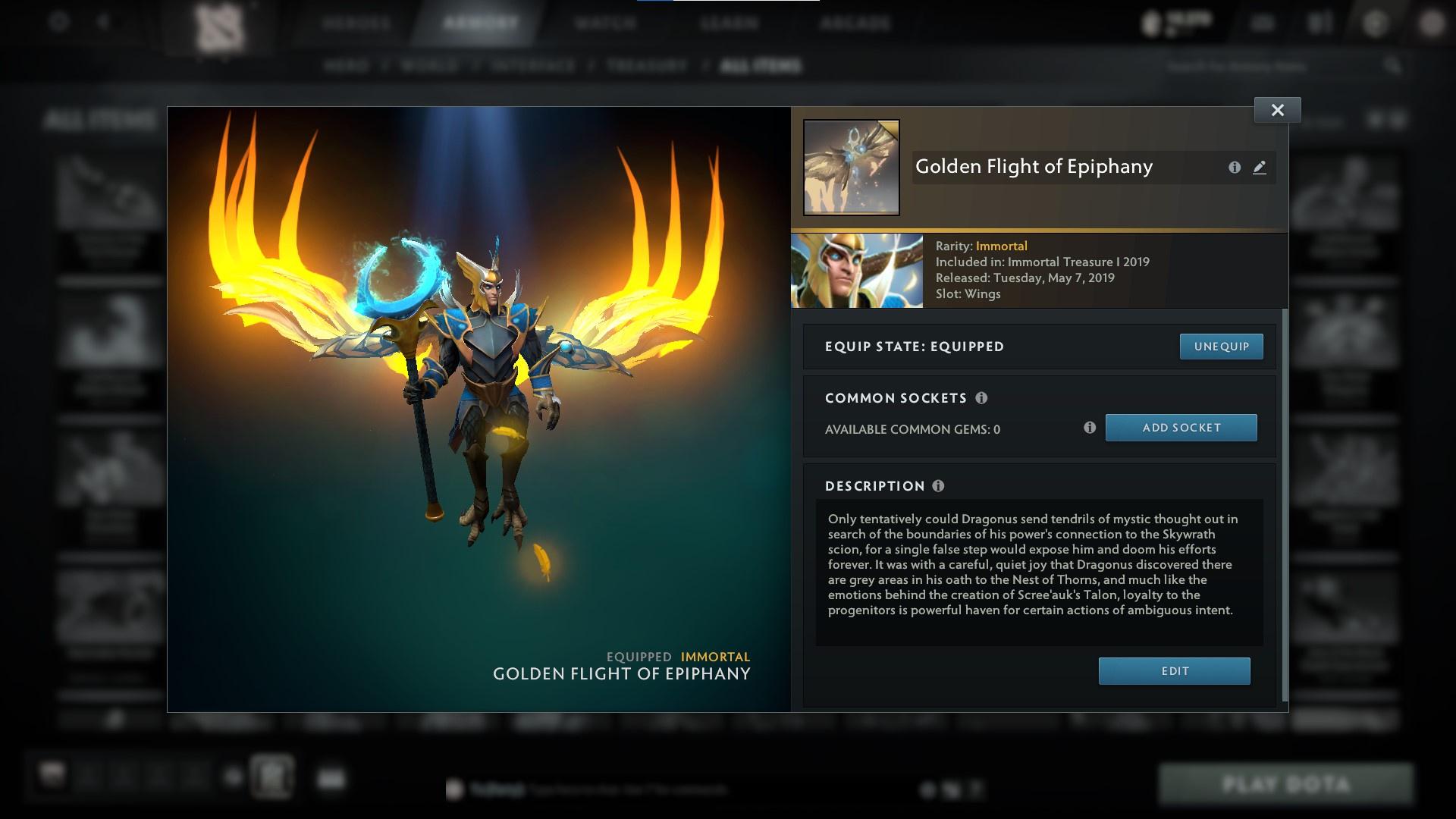This screenshot has height=819, width=1456.
Task: Close the item details dialog
Action: tap(1277, 109)
